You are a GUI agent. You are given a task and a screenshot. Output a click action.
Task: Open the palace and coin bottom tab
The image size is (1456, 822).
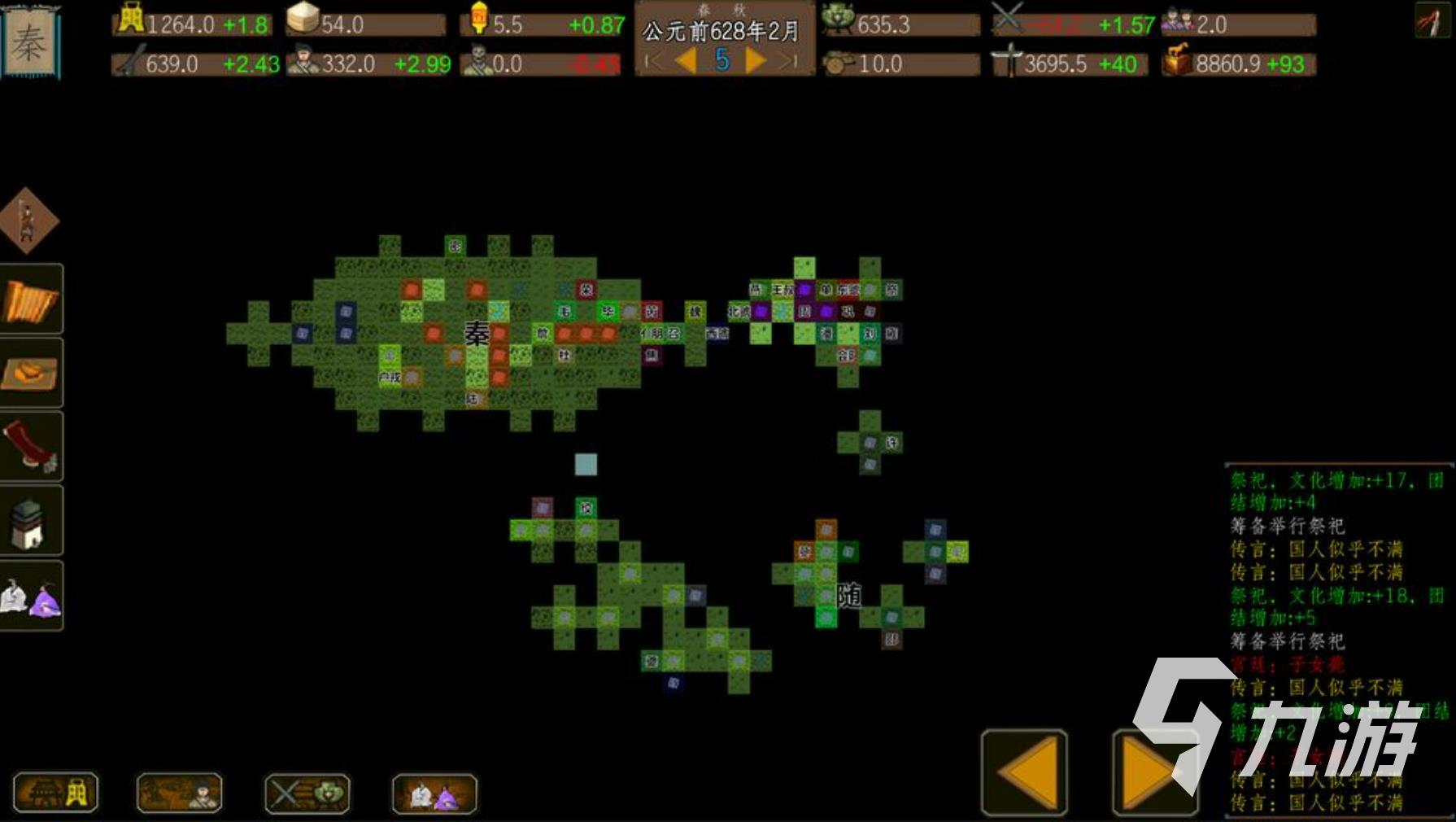55,794
